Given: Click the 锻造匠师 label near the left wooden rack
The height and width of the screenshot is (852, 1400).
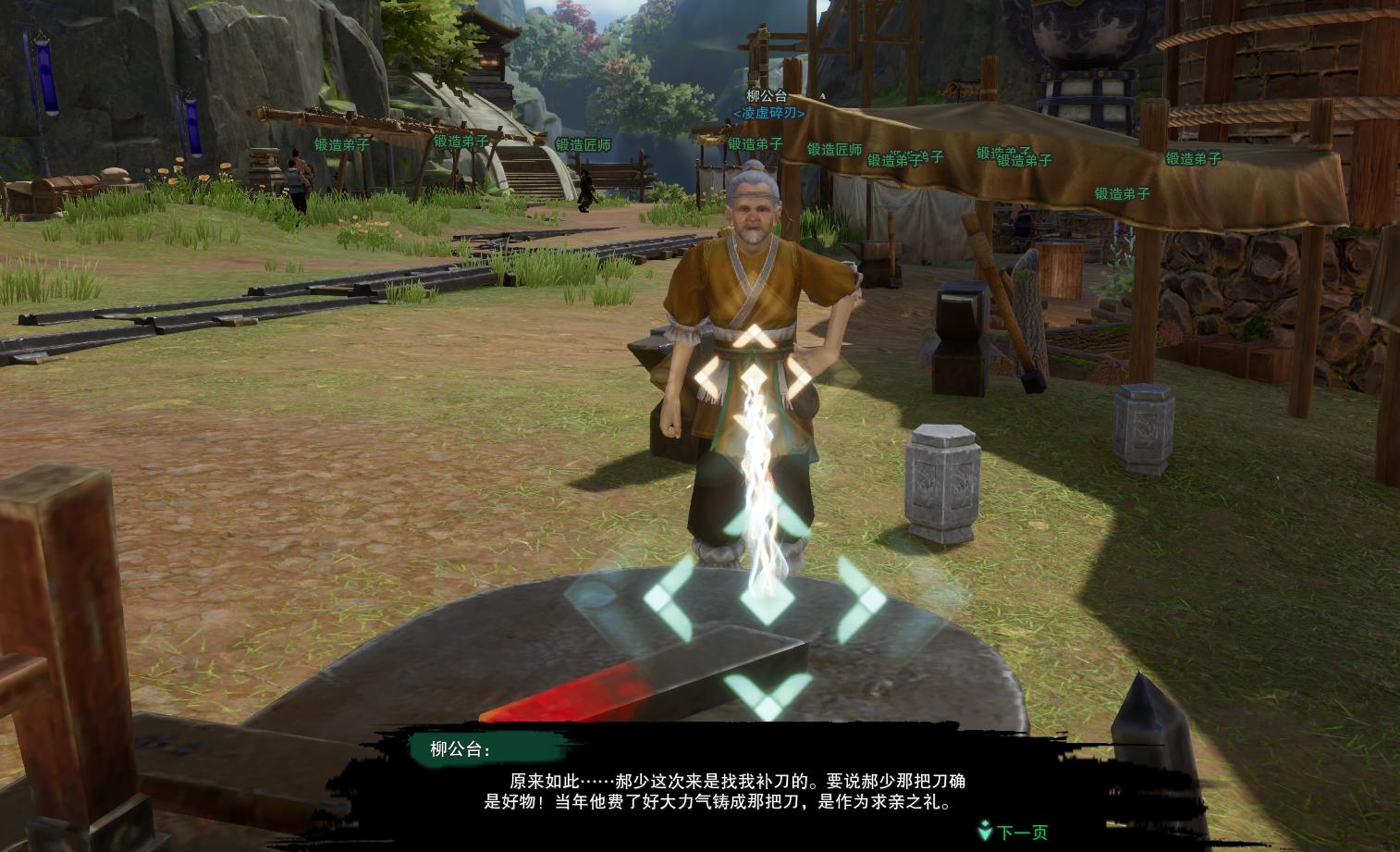Looking at the screenshot, I should tap(582, 146).
